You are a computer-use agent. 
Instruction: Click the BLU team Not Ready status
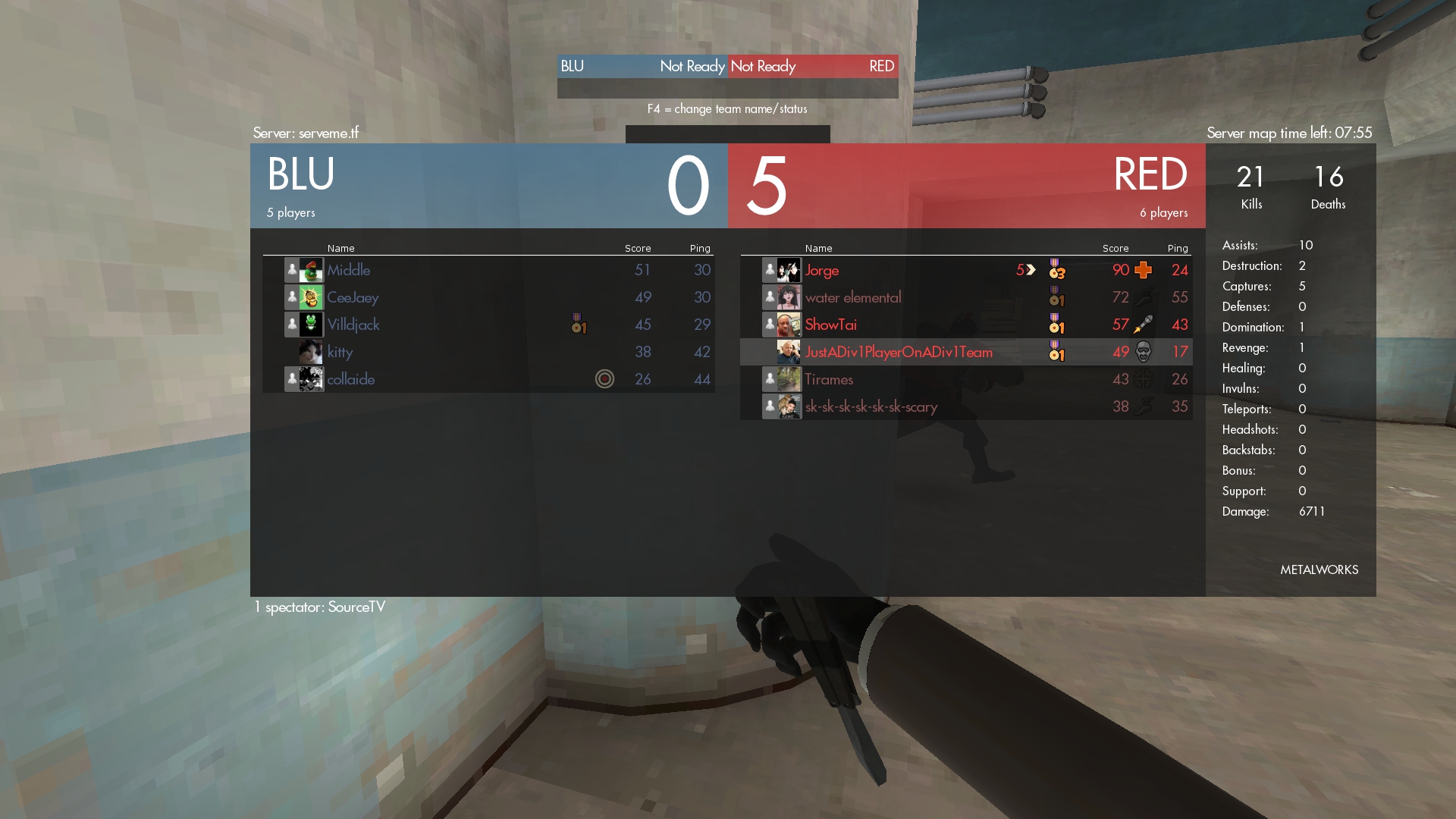pos(692,66)
